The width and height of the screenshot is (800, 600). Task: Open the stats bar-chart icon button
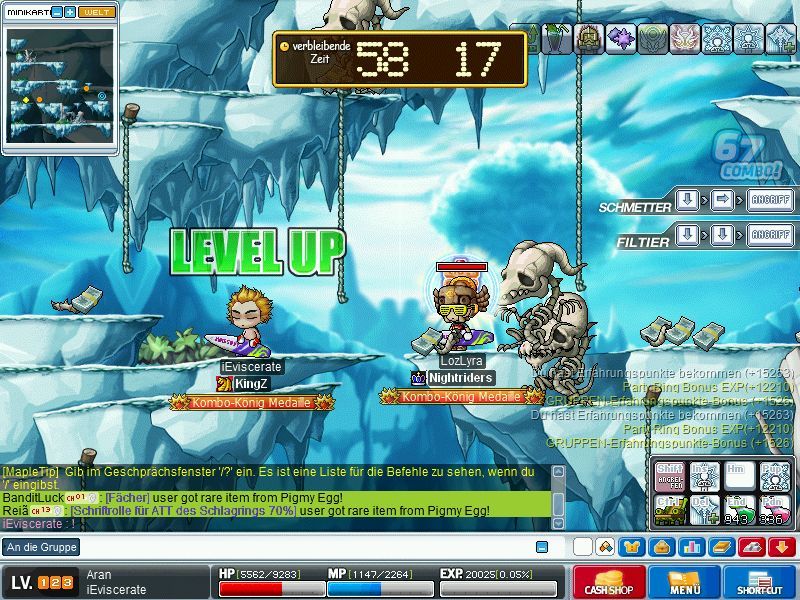(x=691, y=547)
